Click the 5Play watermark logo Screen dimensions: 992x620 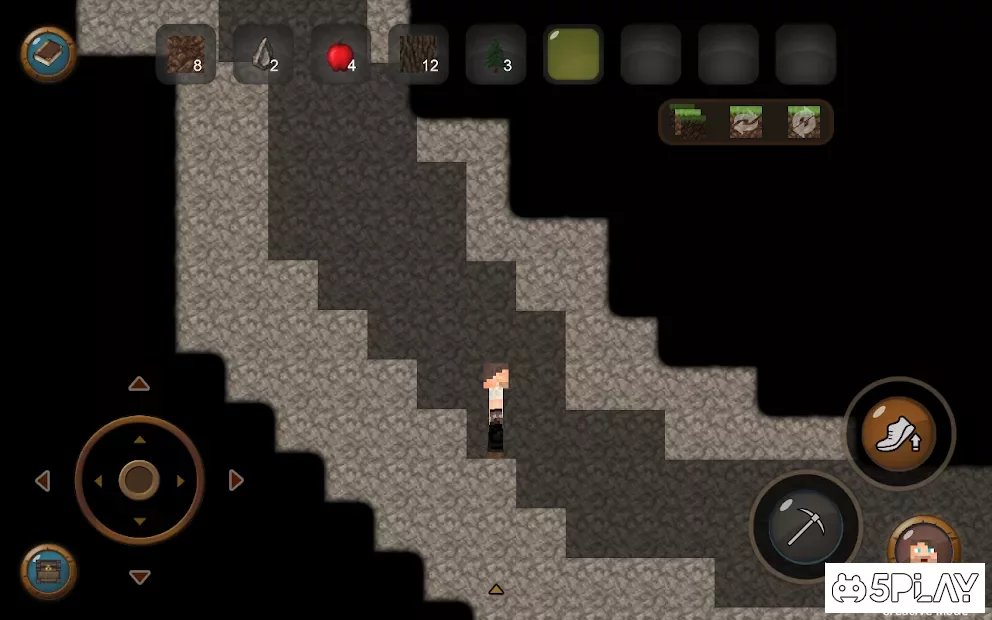(x=903, y=588)
